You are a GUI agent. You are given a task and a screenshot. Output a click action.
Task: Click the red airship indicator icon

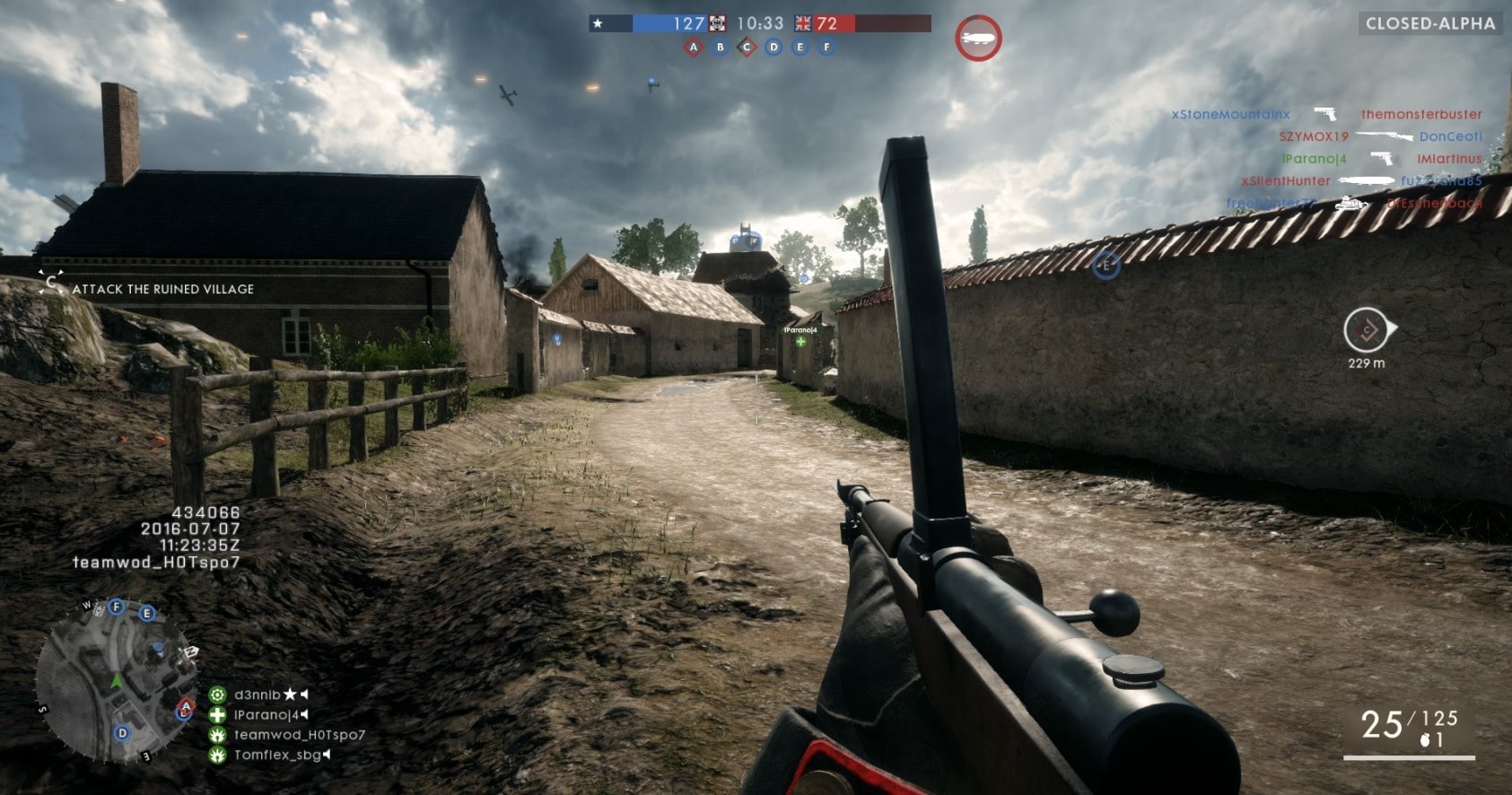click(x=977, y=39)
